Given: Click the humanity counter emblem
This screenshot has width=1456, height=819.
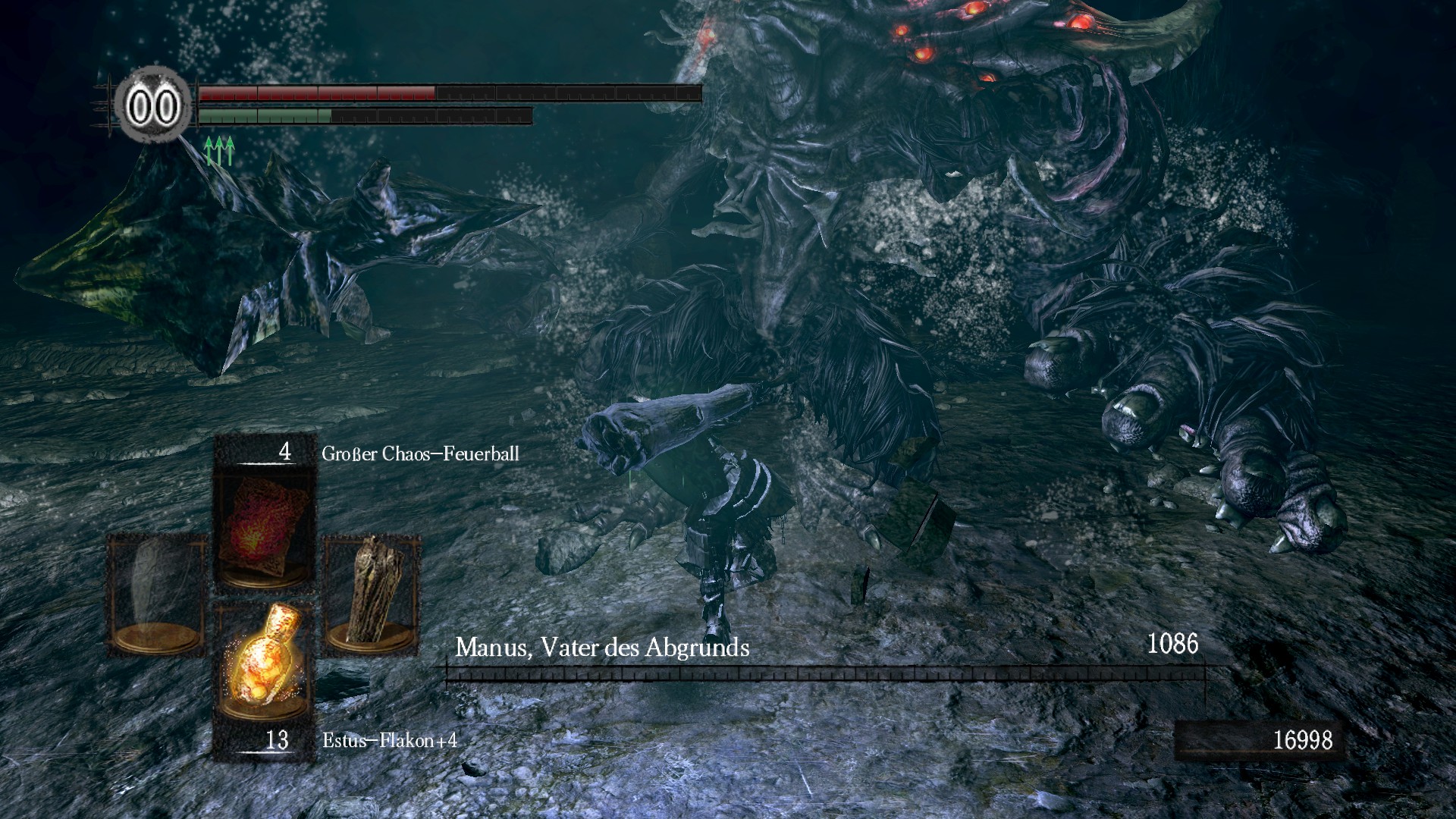Looking at the screenshot, I should (154, 107).
